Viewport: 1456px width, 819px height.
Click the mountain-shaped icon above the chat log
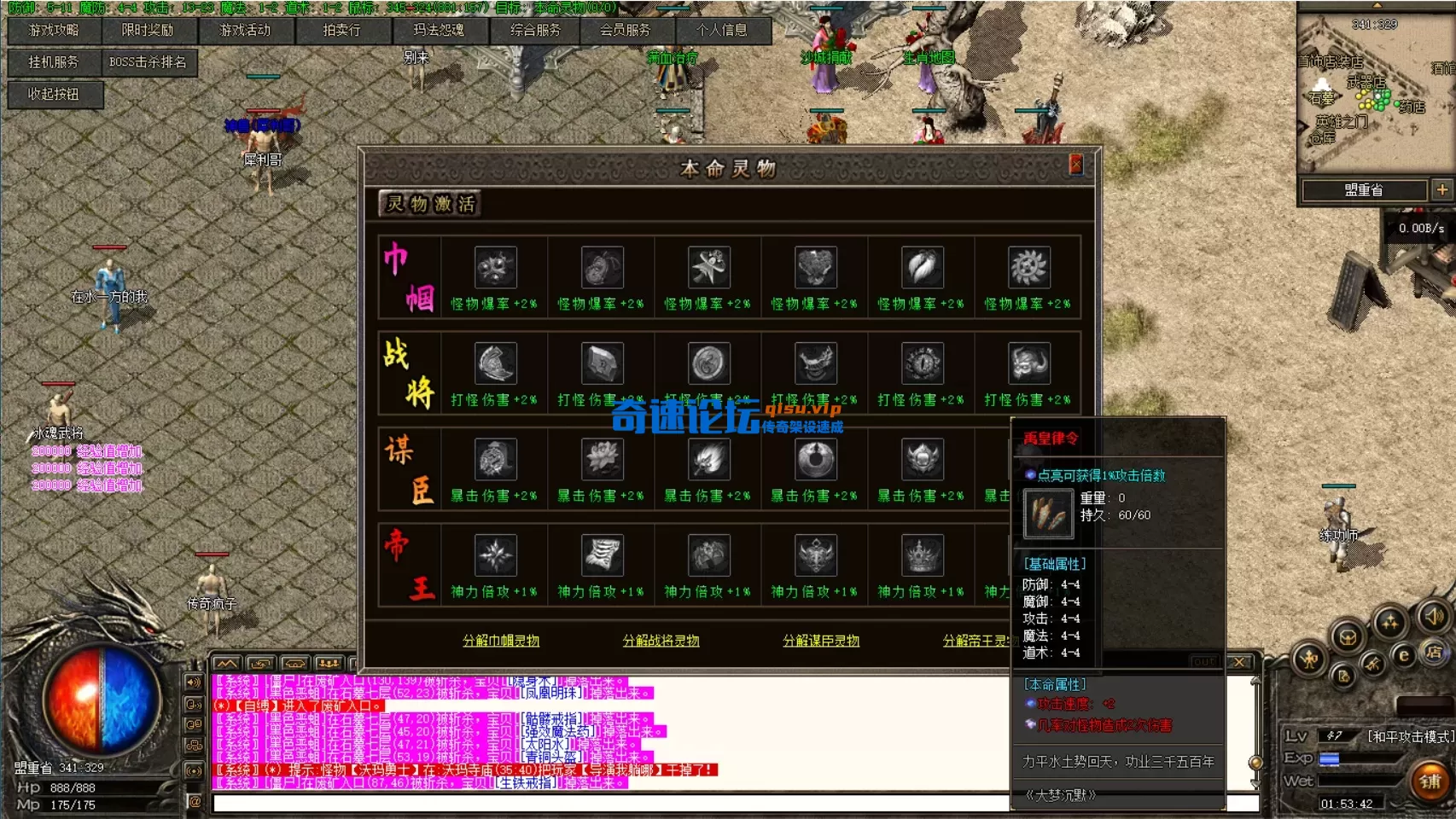227,664
